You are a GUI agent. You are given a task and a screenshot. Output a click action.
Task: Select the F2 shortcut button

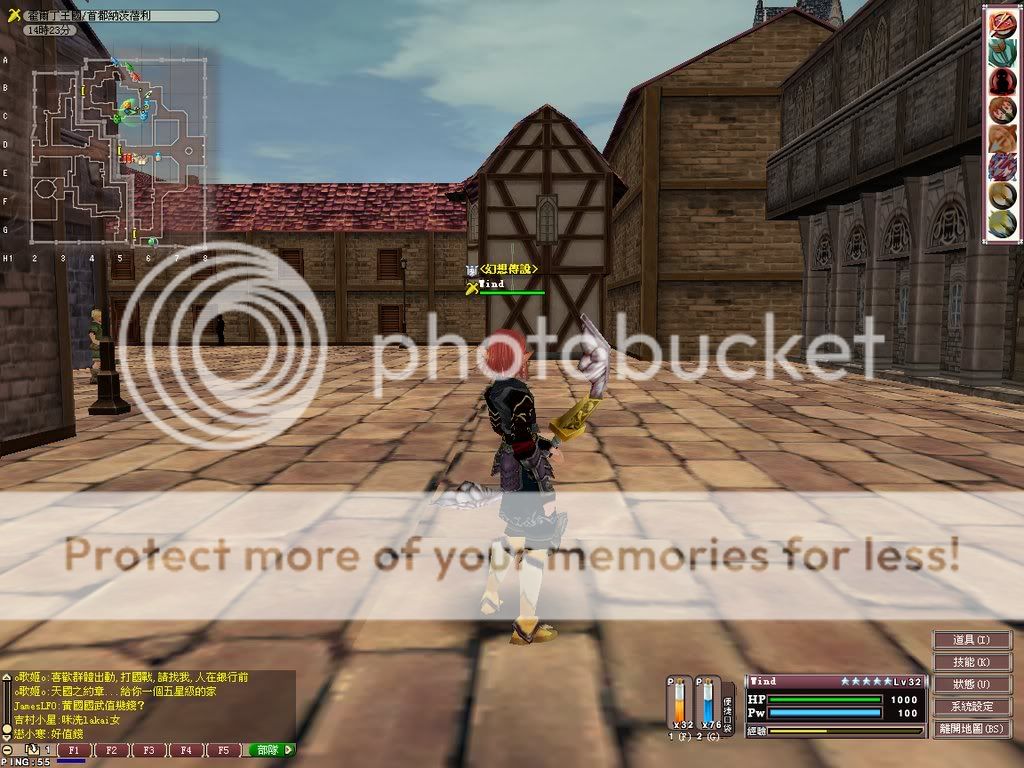[x=110, y=750]
